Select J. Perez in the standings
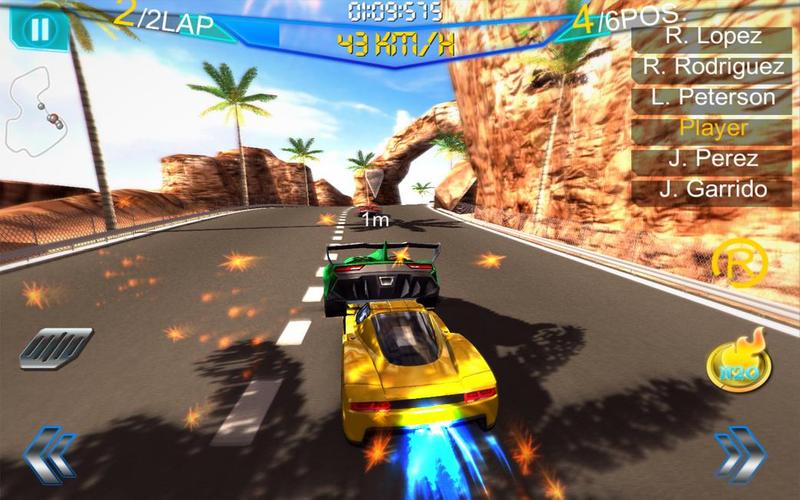800x500 pixels. [713, 158]
